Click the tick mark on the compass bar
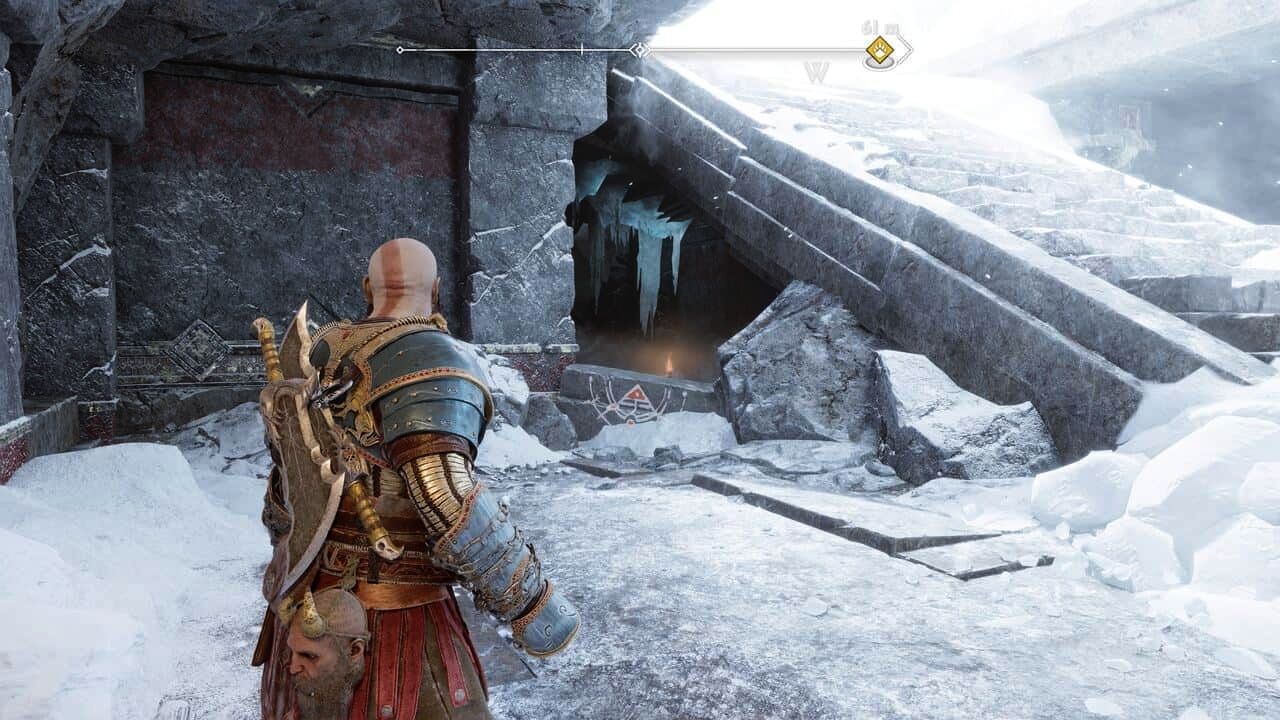The image size is (1280, 720). tap(580, 47)
